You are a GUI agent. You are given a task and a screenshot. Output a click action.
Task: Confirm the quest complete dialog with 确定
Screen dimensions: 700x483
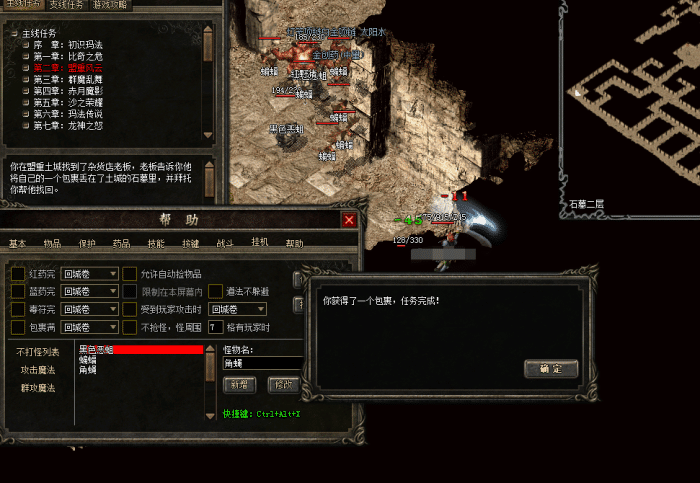[x=550, y=369]
